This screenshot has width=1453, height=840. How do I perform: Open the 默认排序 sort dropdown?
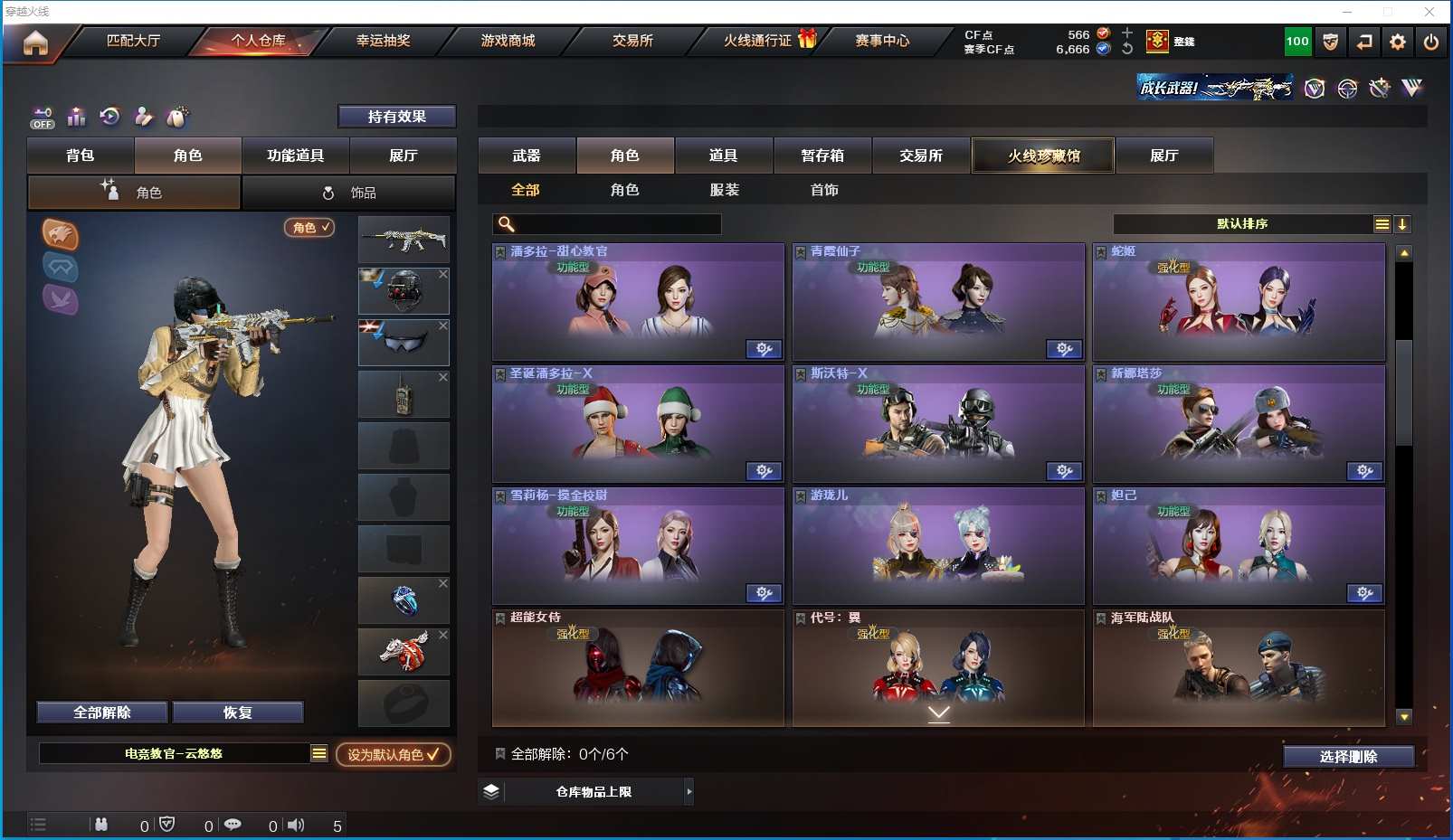click(1242, 224)
